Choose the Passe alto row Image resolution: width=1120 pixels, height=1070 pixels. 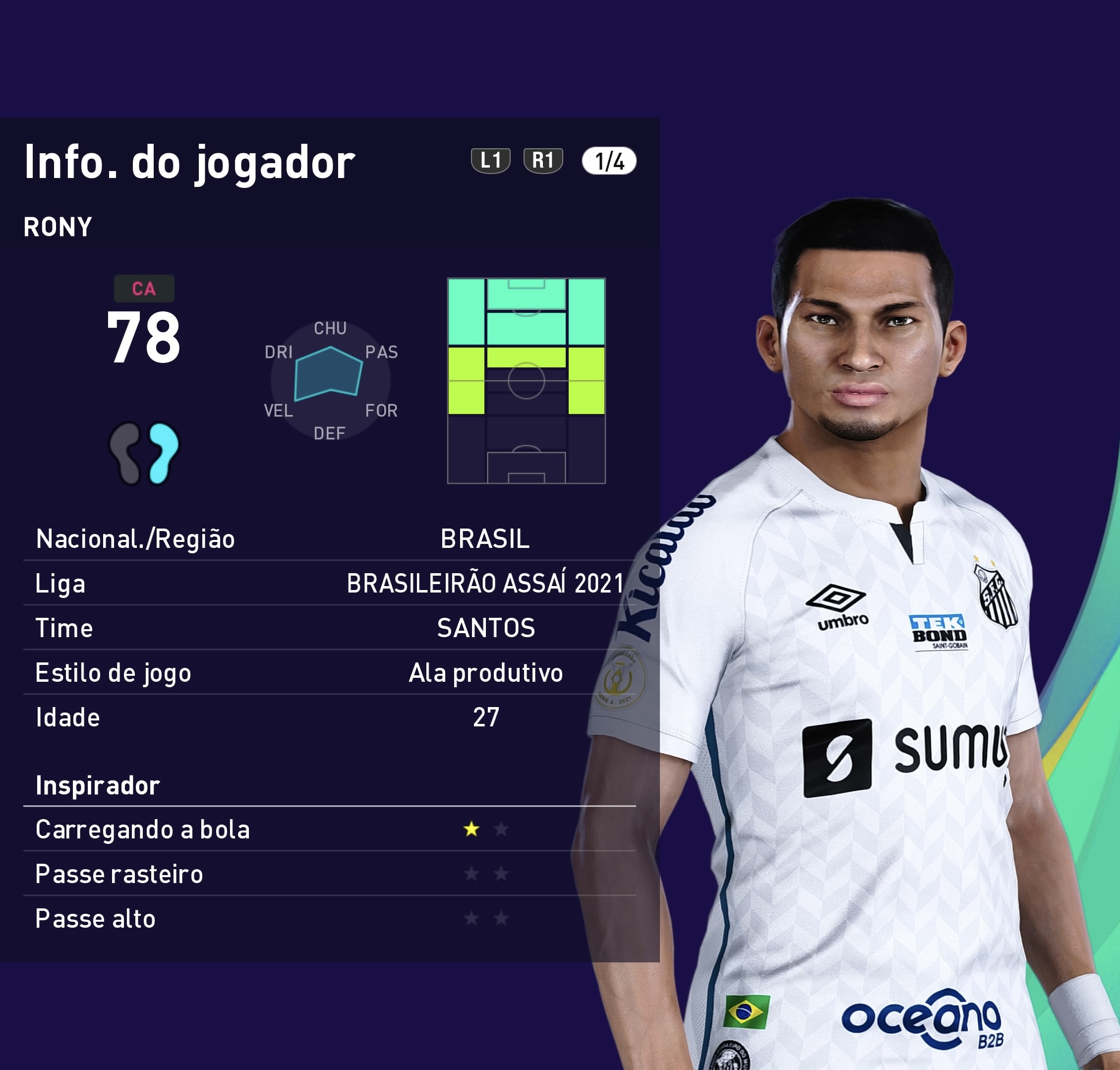pos(329,918)
